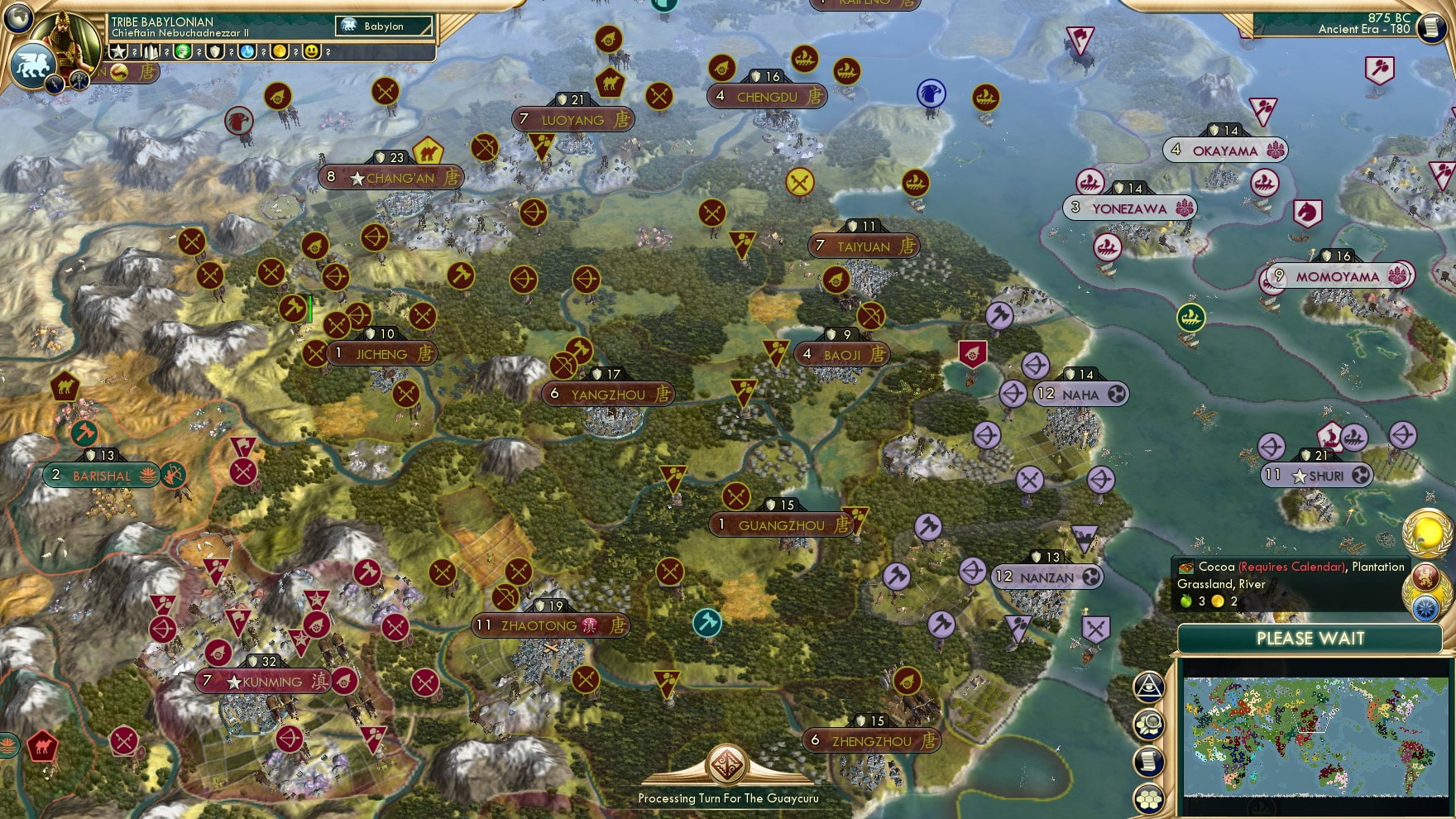The width and height of the screenshot is (1456, 819).
Task: Open the message log scroll
Action: point(1148,761)
